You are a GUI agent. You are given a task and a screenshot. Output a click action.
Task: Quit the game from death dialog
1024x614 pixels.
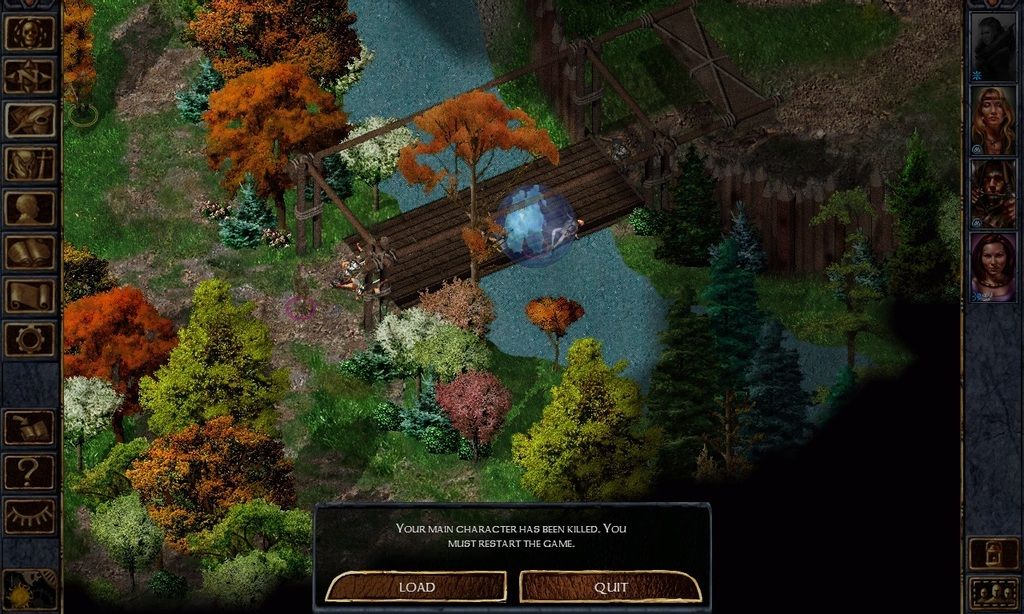610,586
